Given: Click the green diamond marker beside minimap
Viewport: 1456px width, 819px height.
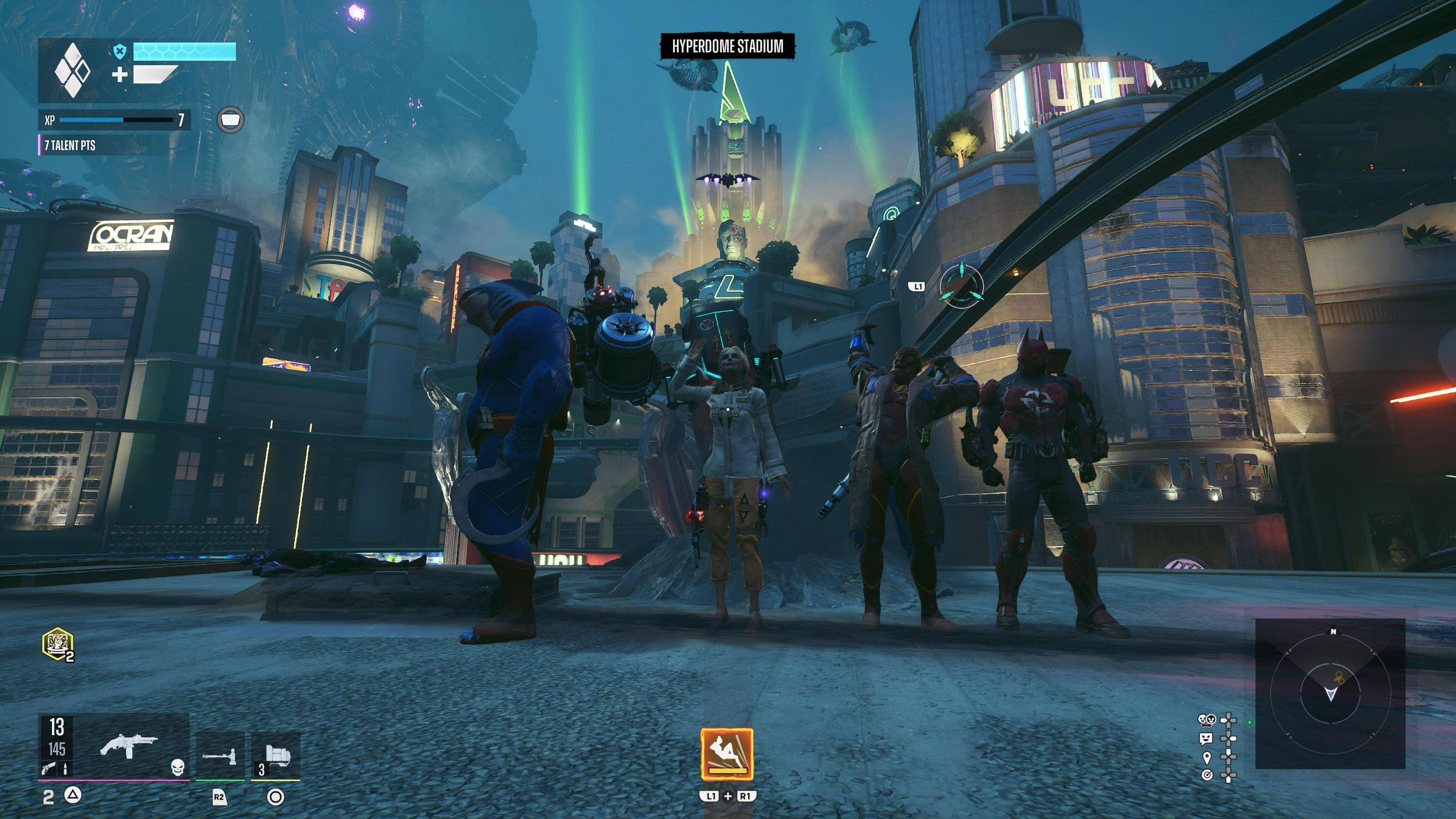Looking at the screenshot, I should pos(1250,722).
